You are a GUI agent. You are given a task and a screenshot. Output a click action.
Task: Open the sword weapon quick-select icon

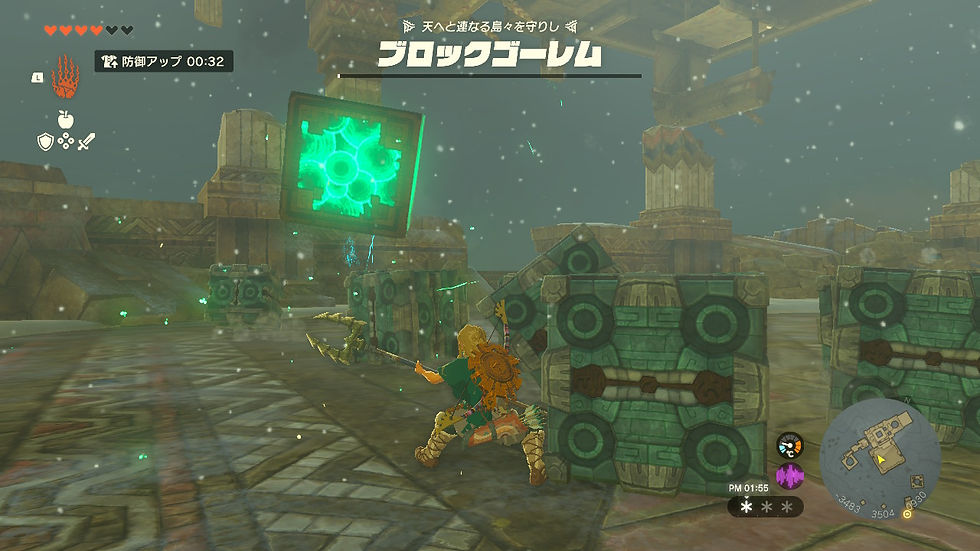click(86, 143)
